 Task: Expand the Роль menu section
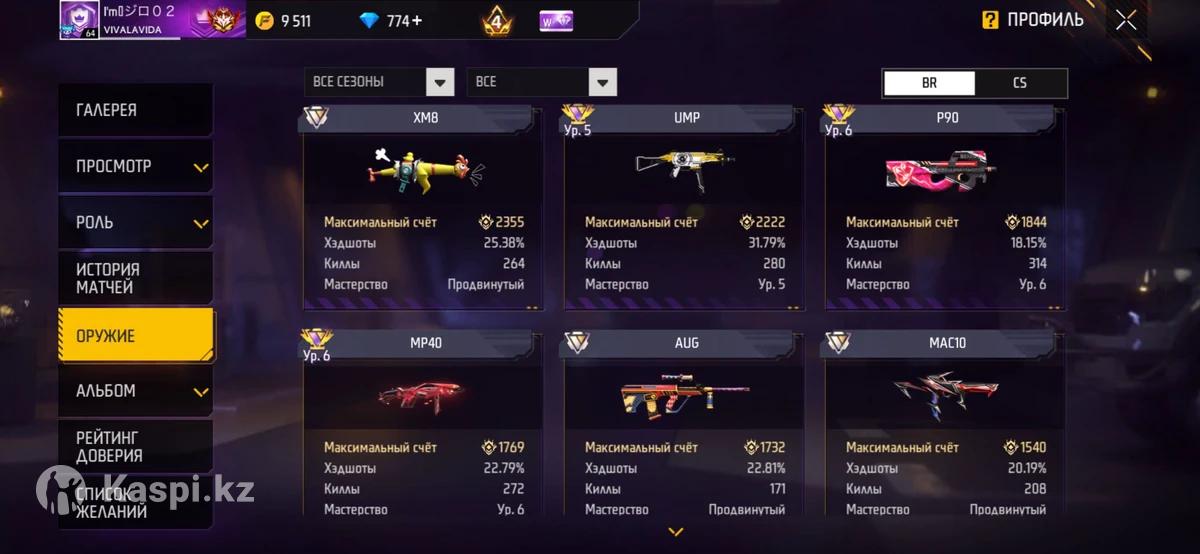135,222
